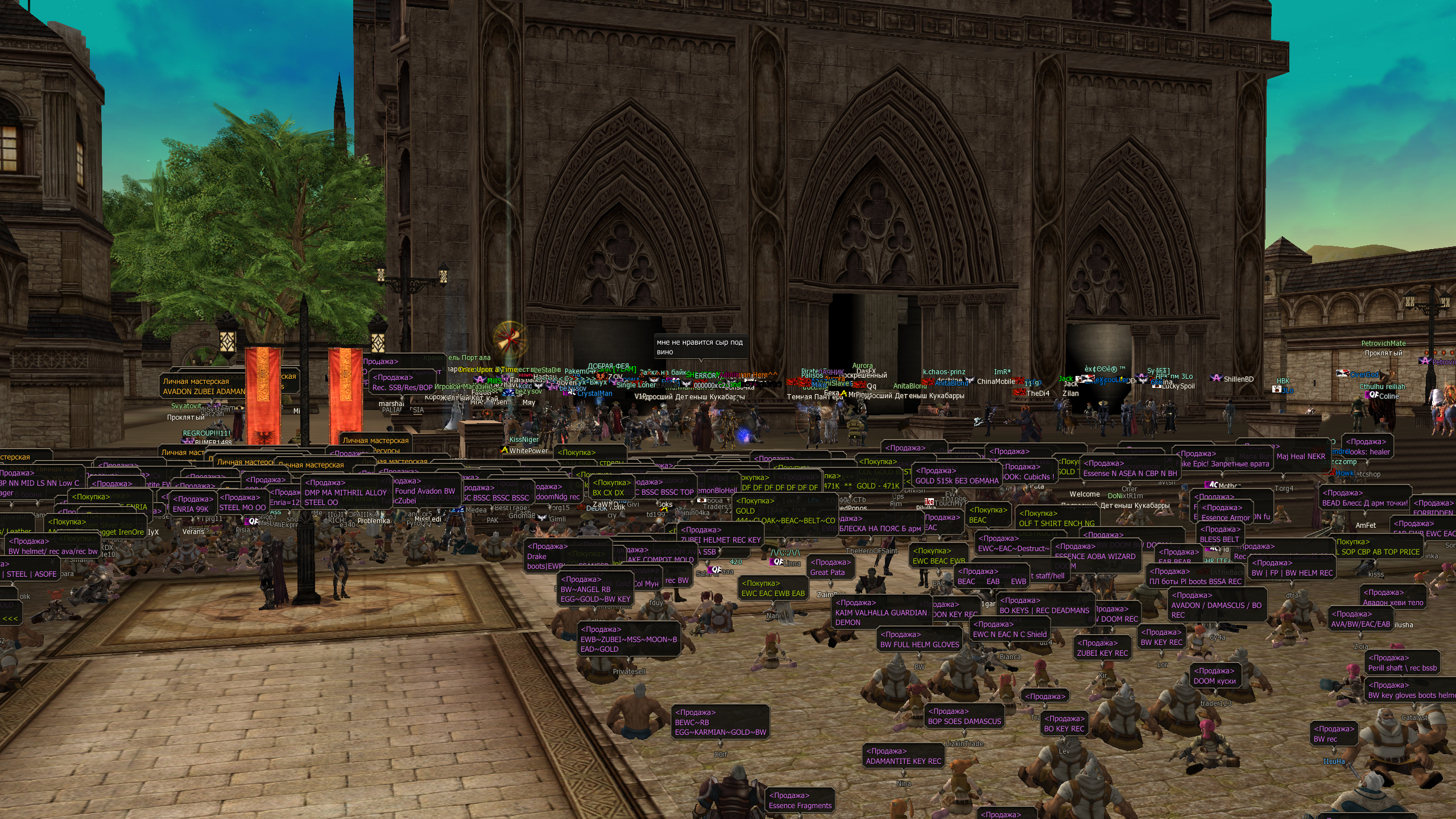This screenshot has height=819, width=1456.
Task: Click the BO KEY REC store label
Action: click(x=1064, y=724)
